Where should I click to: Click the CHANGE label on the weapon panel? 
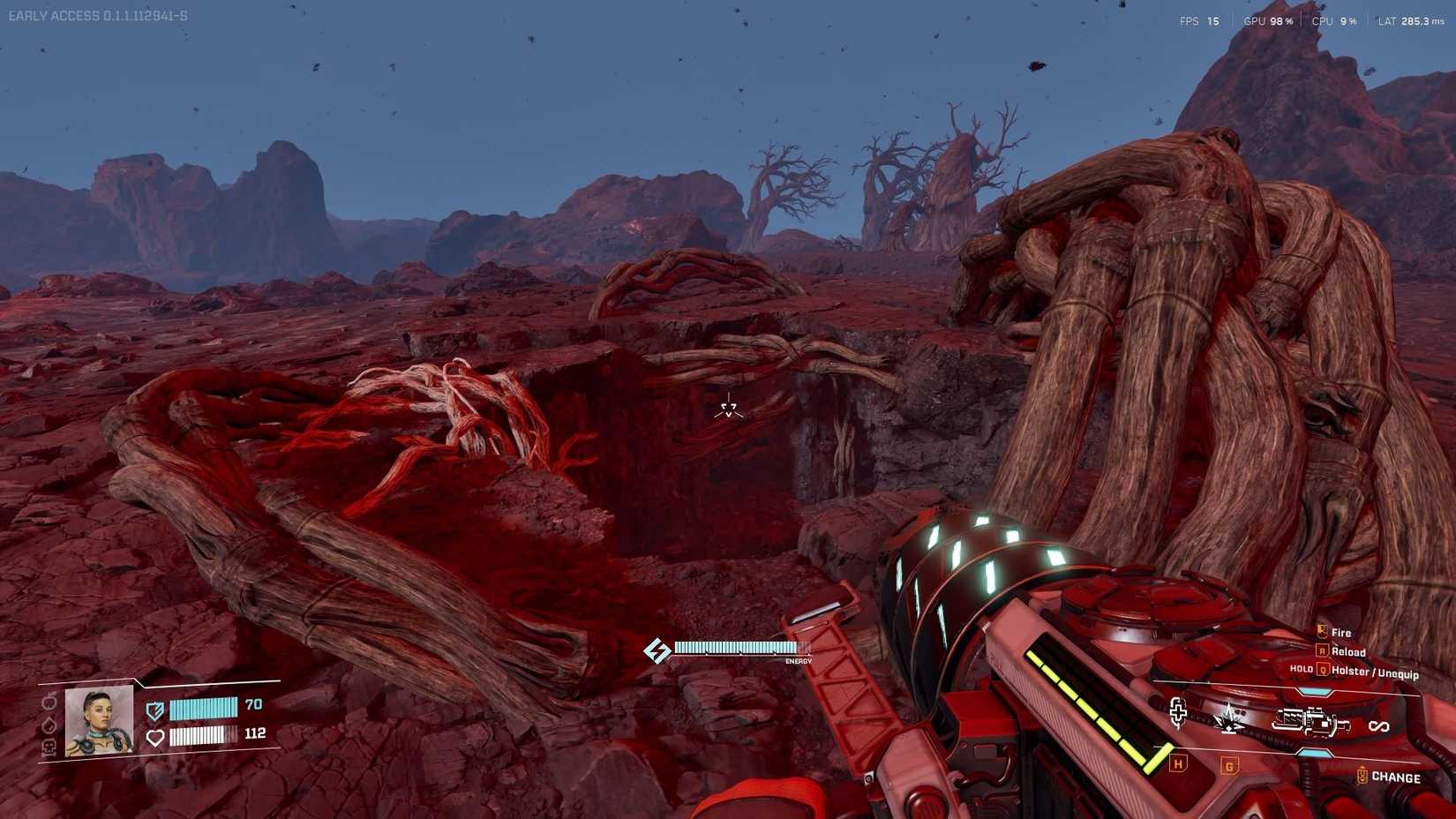(x=1396, y=778)
